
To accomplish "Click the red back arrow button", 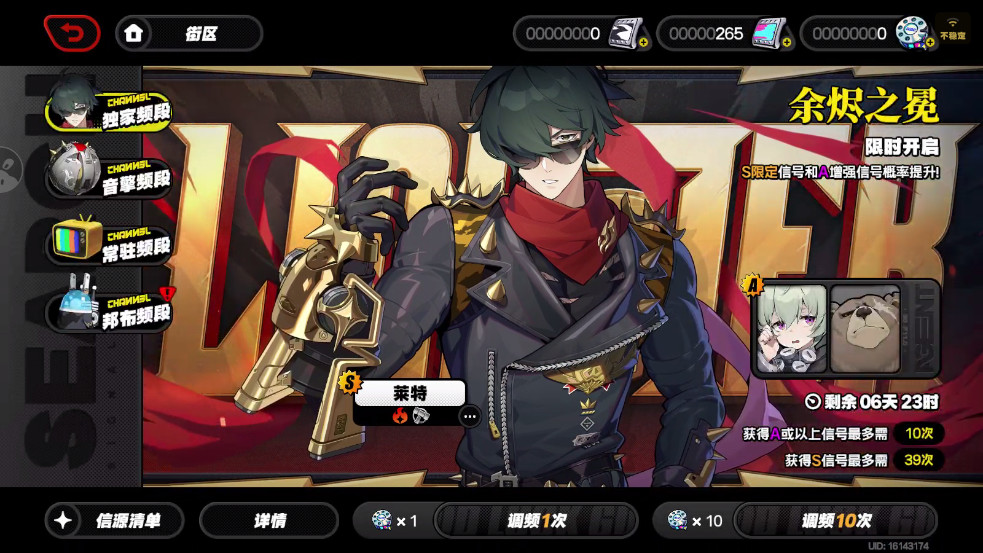I will (x=72, y=33).
